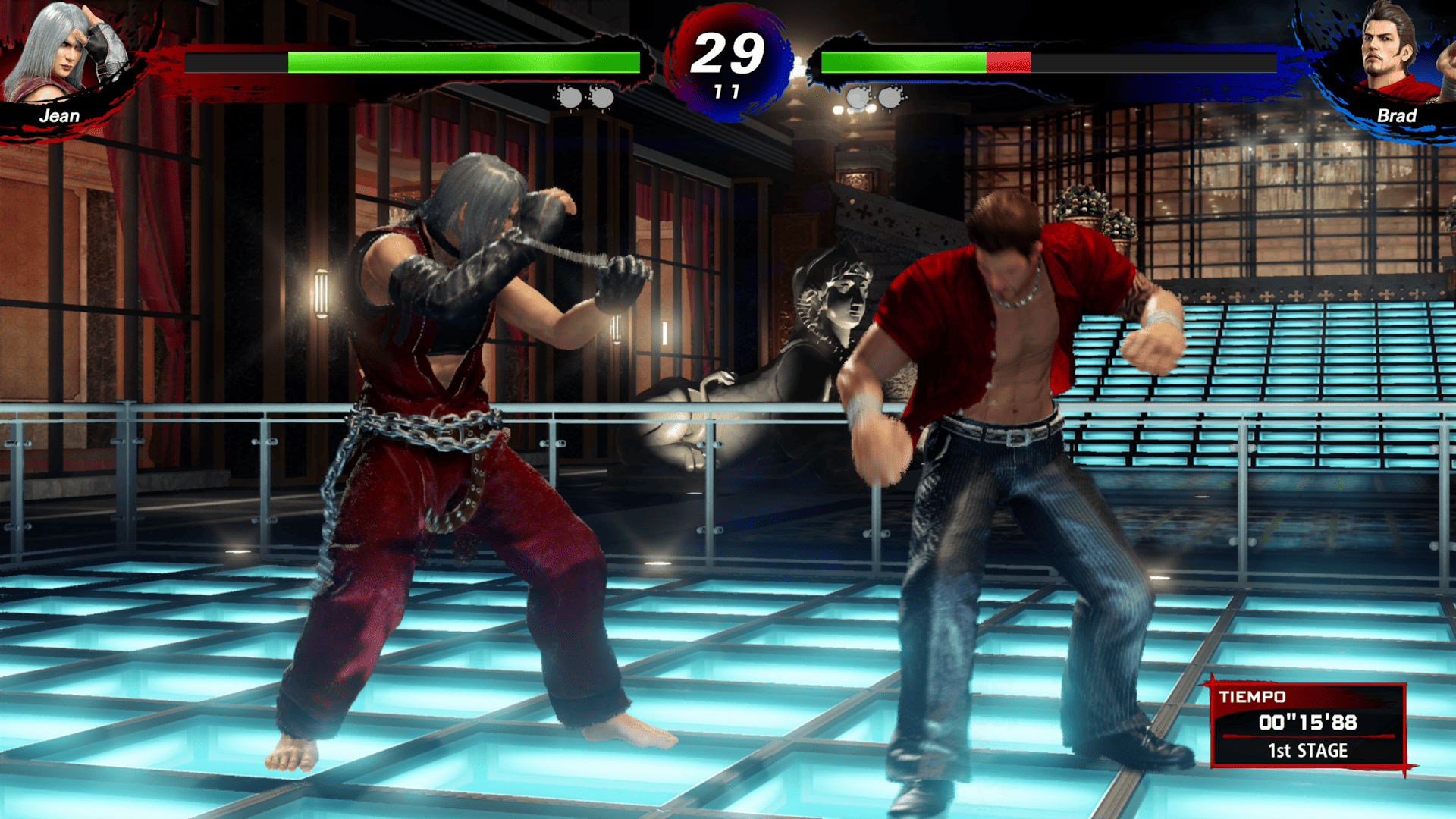Select the Jean name tab
The height and width of the screenshot is (819, 1456).
tap(61, 116)
